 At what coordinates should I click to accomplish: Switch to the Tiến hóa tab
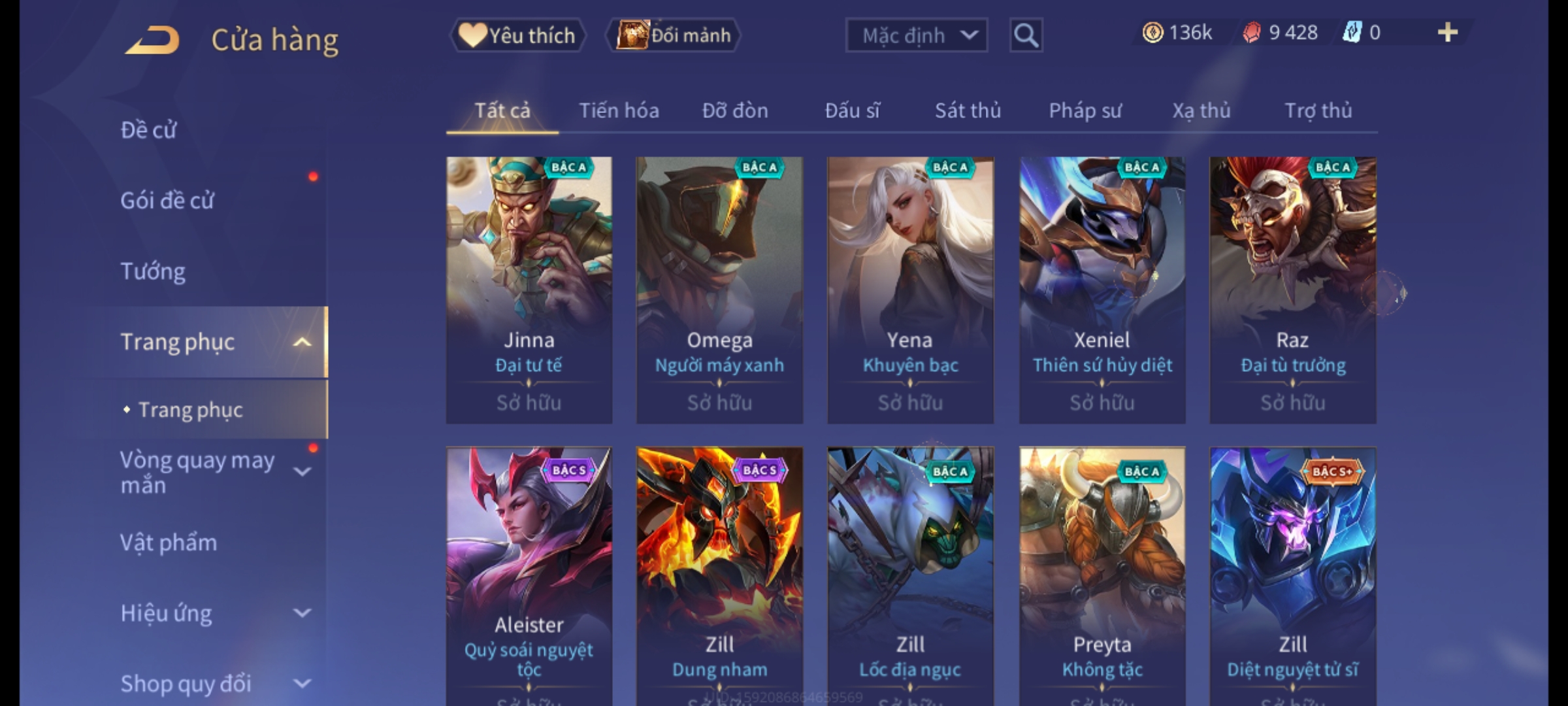[619, 111]
